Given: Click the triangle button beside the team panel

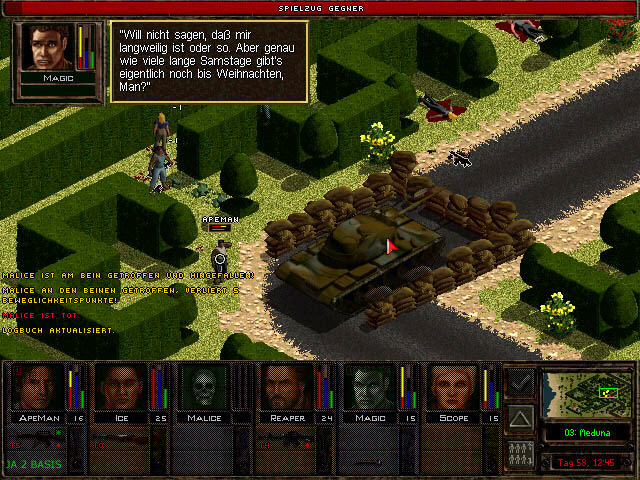Looking at the screenshot, I should click(x=521, y=417).
